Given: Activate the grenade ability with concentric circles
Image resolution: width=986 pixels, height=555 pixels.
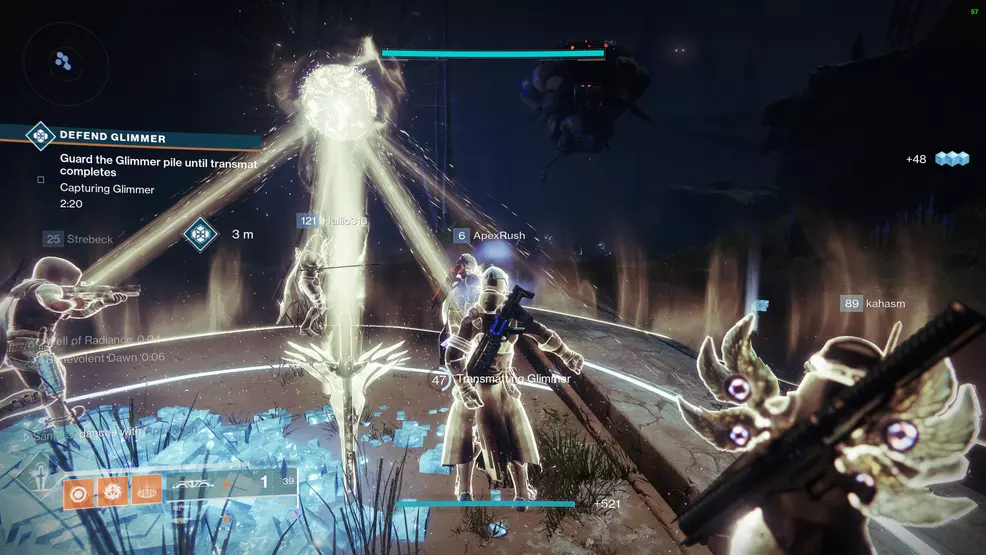Looking at the screenshot, I should tap(79, 489).
